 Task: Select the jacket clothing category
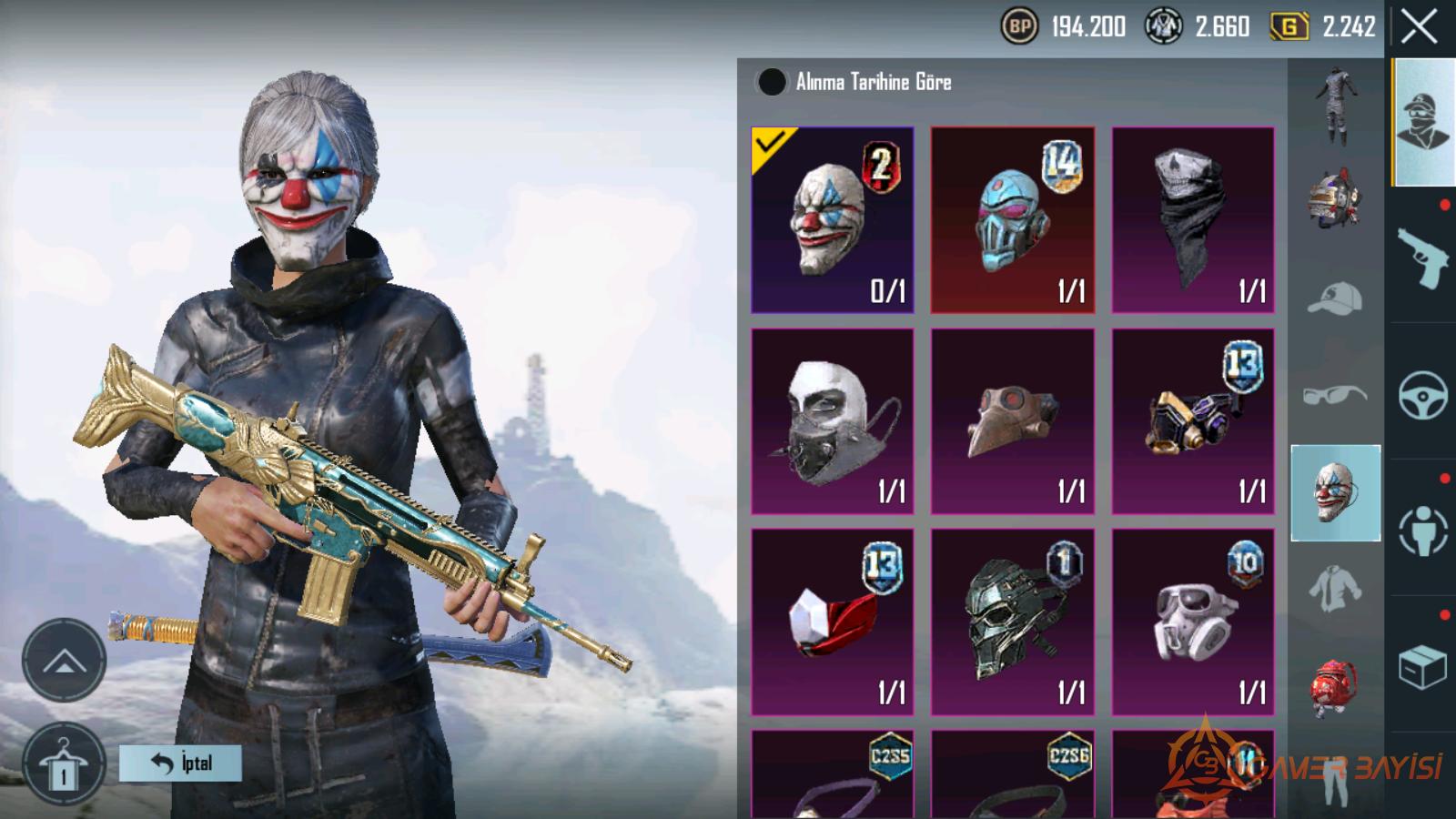pos(1335,589)
